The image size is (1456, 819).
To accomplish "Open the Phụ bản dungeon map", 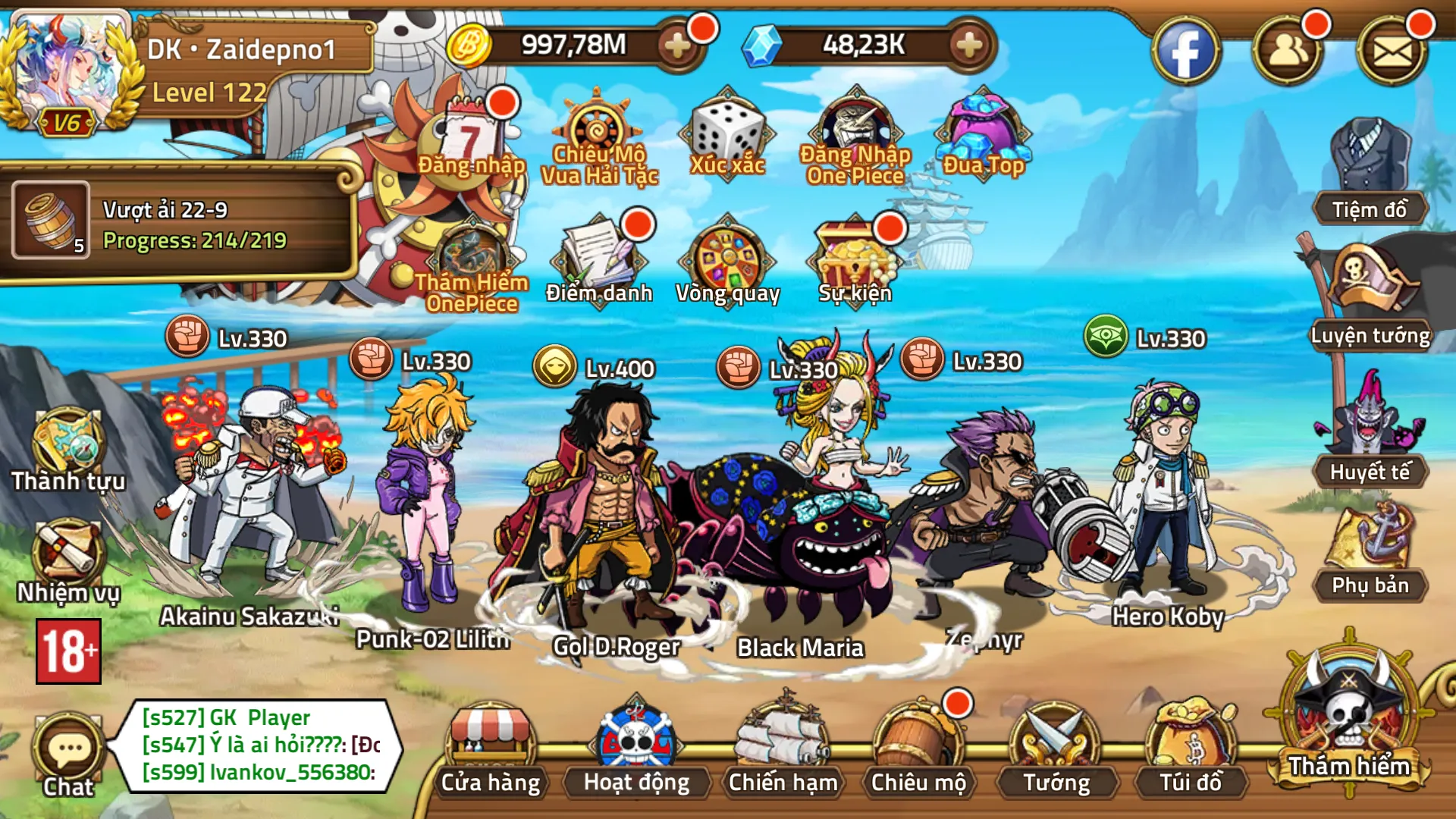I will [x=1370, y=554].
